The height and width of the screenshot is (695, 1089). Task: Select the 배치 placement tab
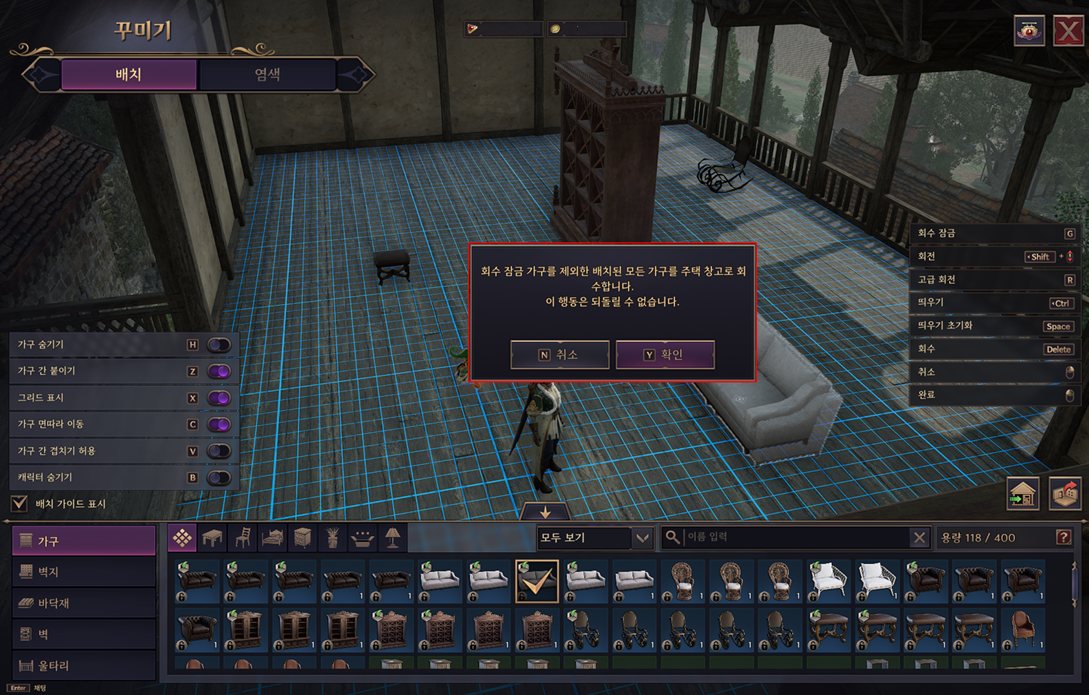pyautogui.click(x=128, y=75)
